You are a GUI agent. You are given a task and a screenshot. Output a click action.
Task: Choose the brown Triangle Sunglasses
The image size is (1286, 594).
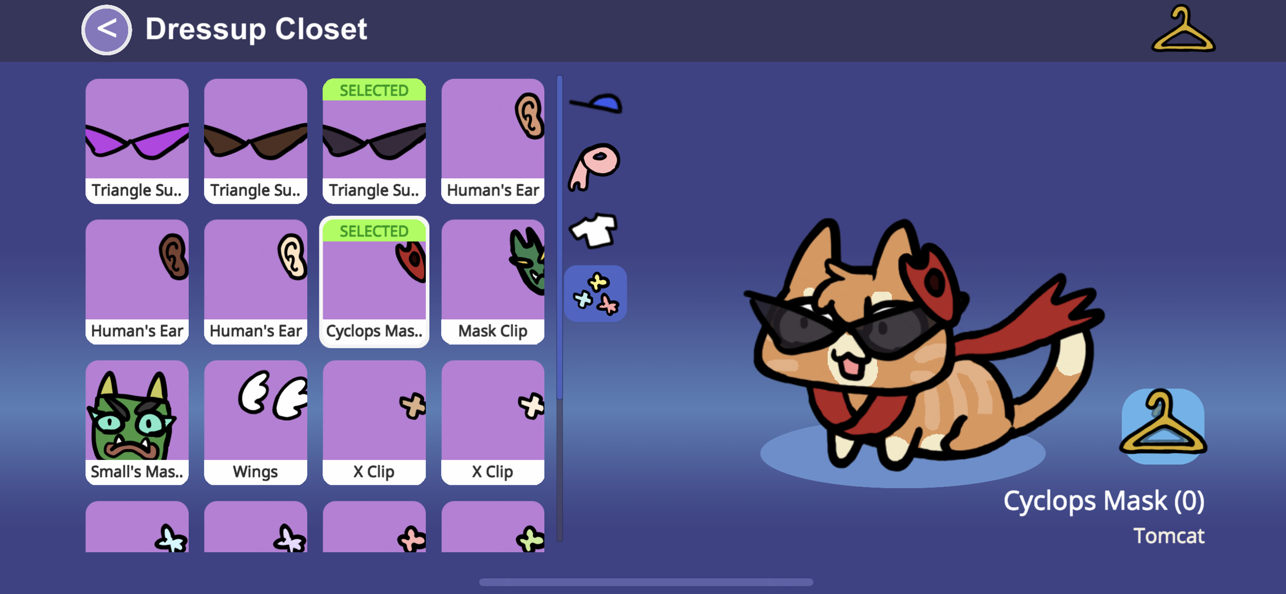[255, 141]
